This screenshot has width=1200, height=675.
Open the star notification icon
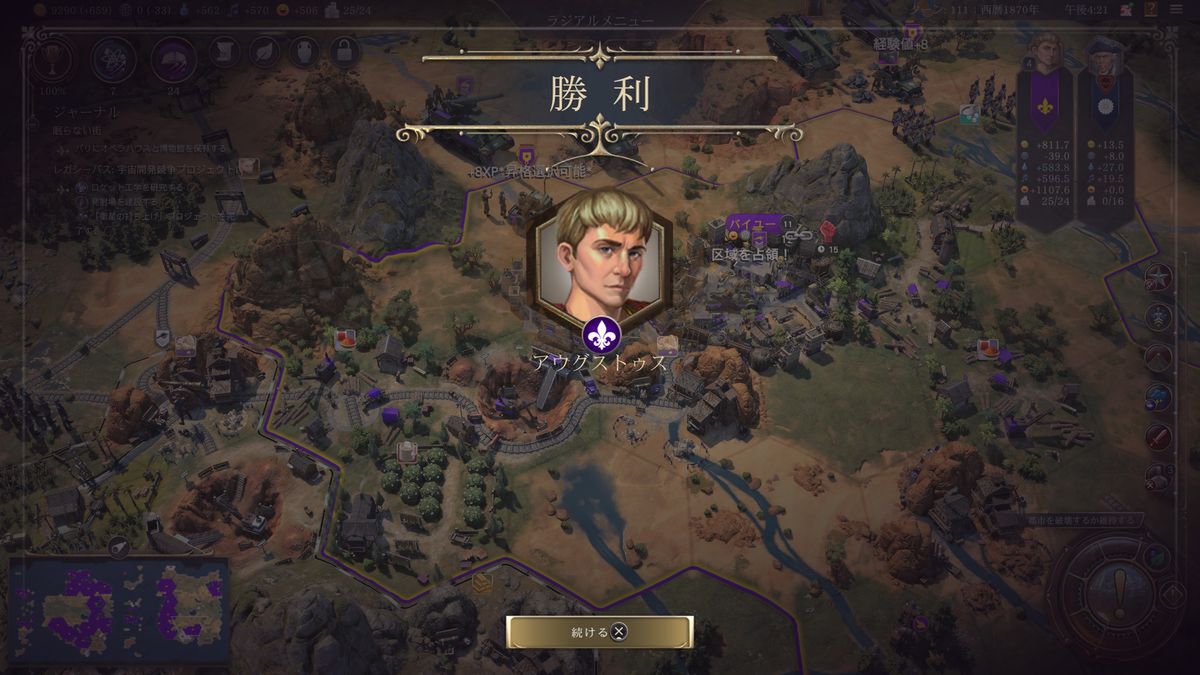(x=1158, y=277)
